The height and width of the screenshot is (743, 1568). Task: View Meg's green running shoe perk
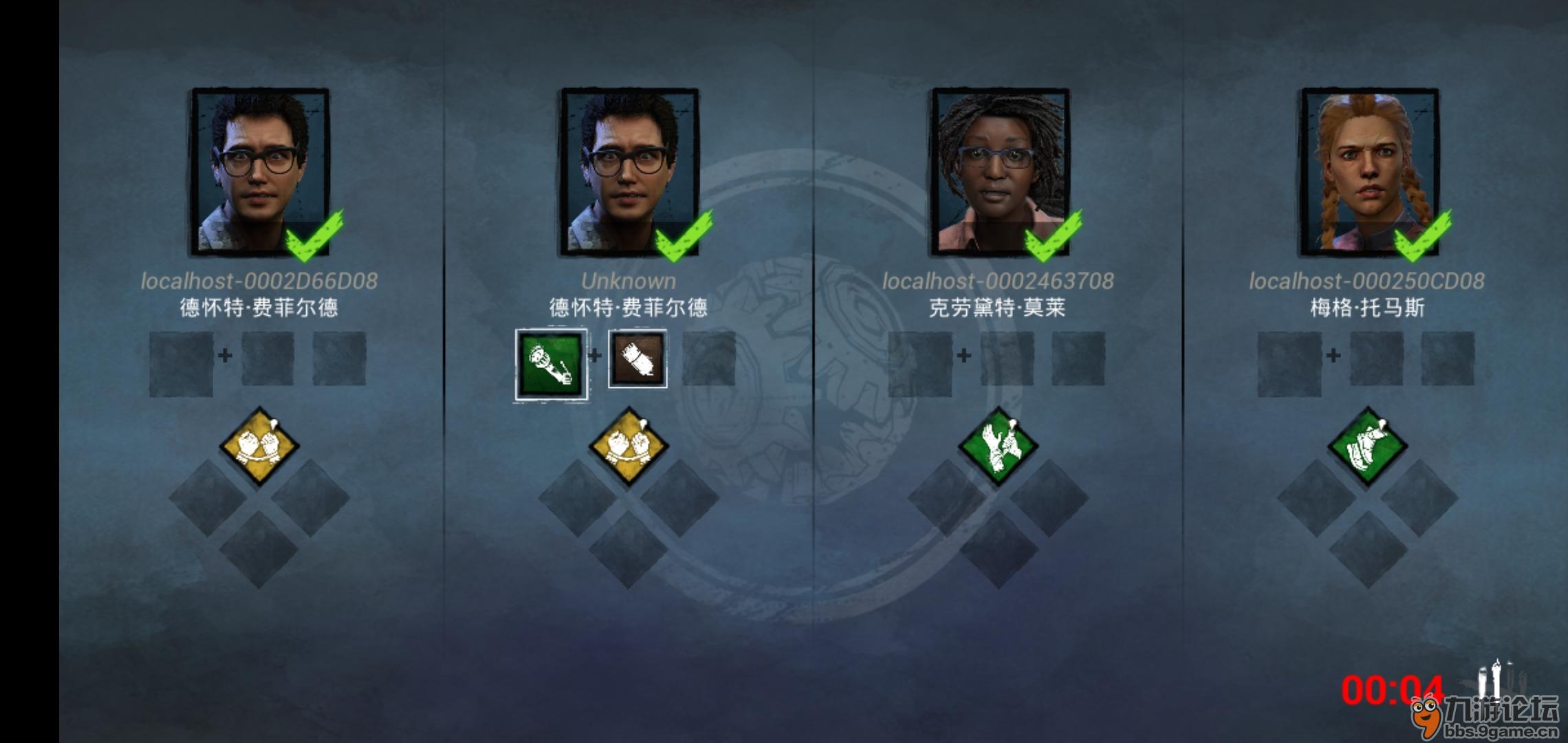coord(1367,446)
